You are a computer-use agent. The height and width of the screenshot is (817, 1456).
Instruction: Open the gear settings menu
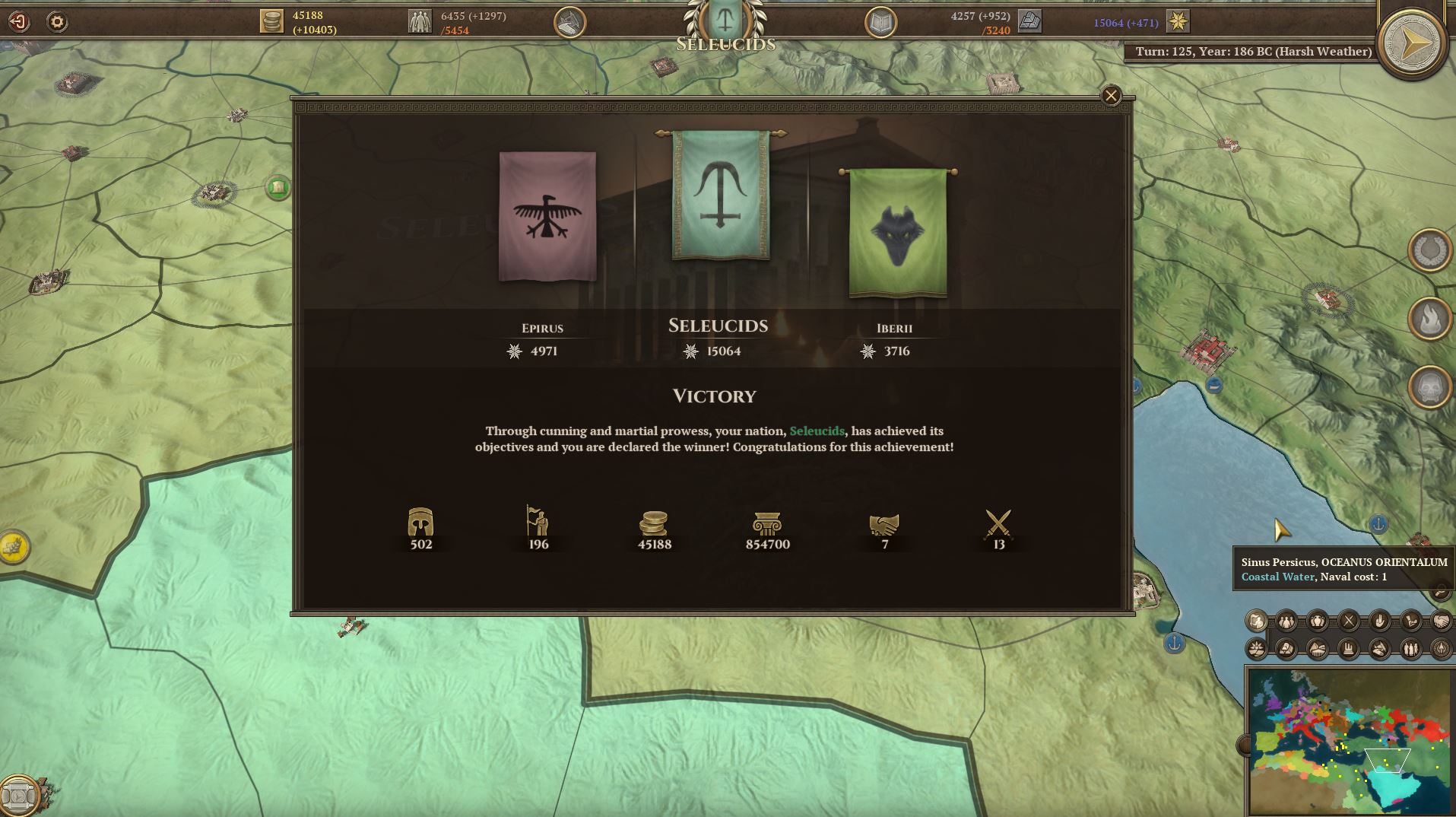pyautogui.click(x=57, y=22)
